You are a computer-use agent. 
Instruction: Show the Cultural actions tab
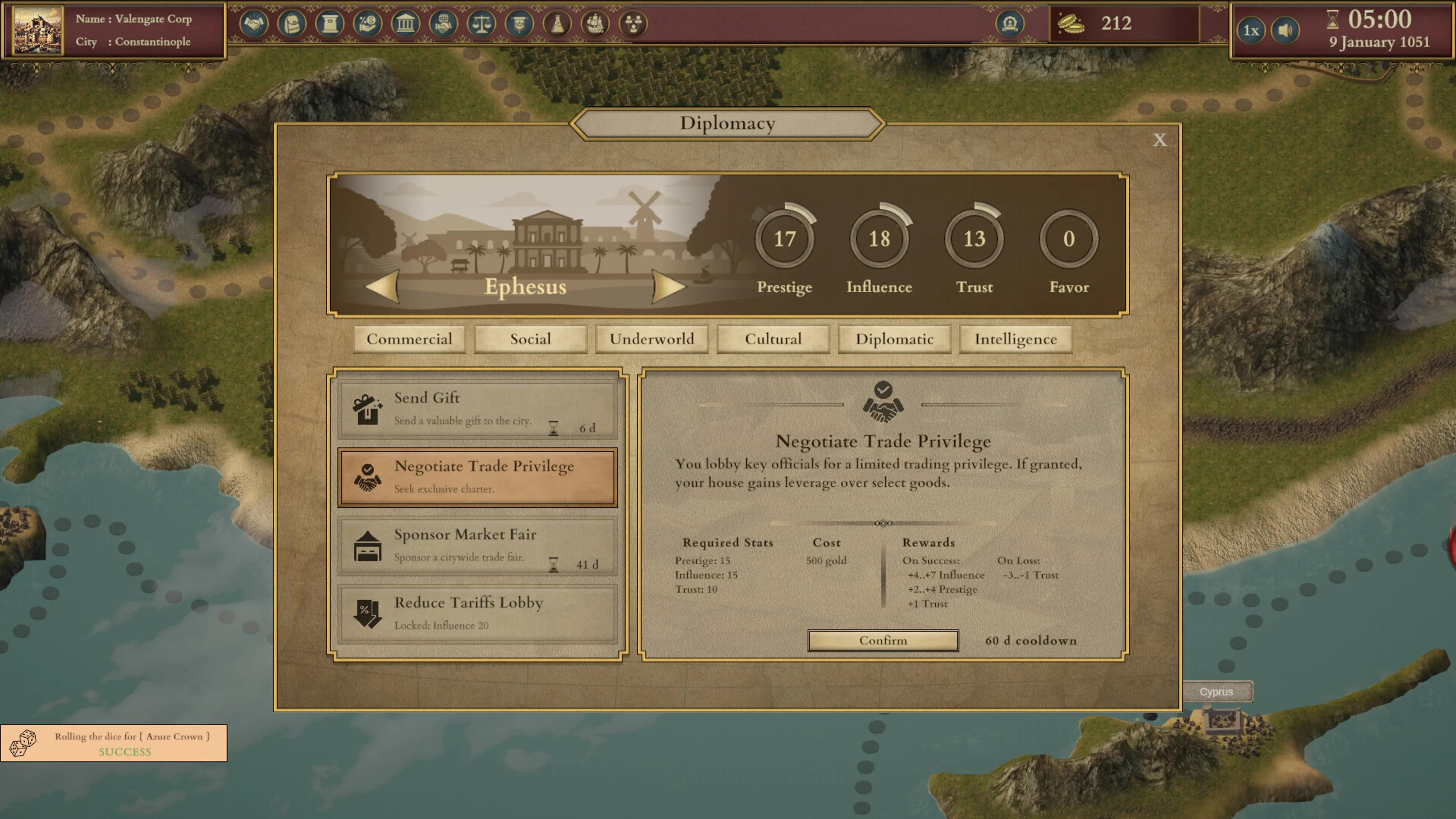click(773, 339)
